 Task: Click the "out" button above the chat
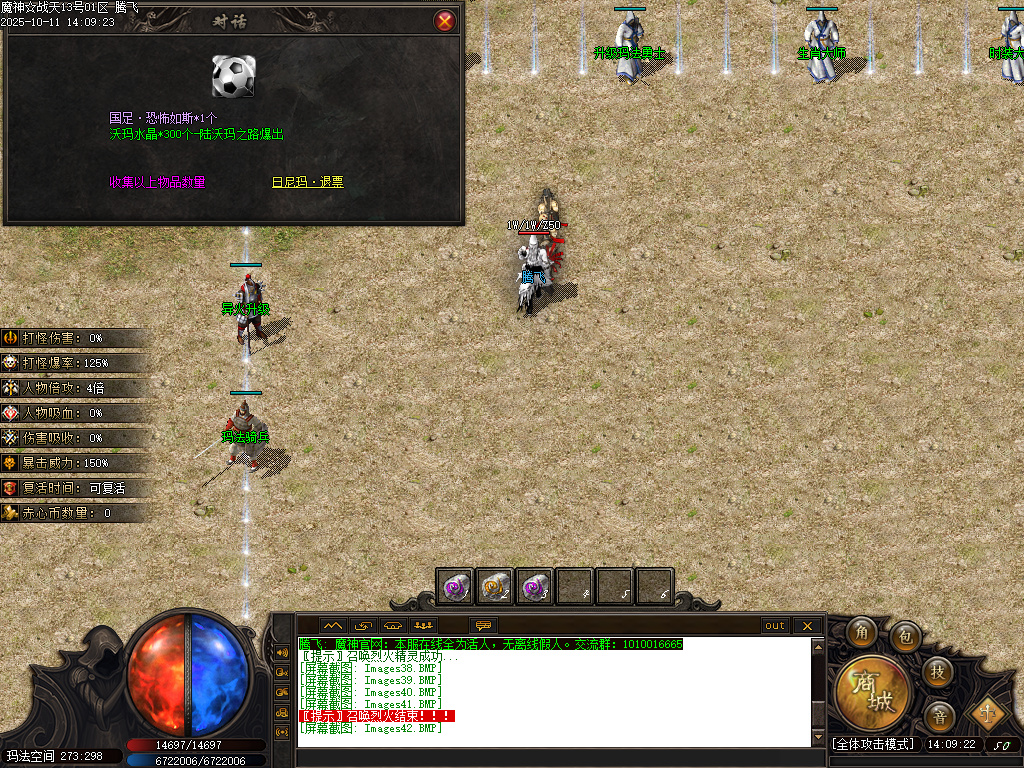point(775,626)
